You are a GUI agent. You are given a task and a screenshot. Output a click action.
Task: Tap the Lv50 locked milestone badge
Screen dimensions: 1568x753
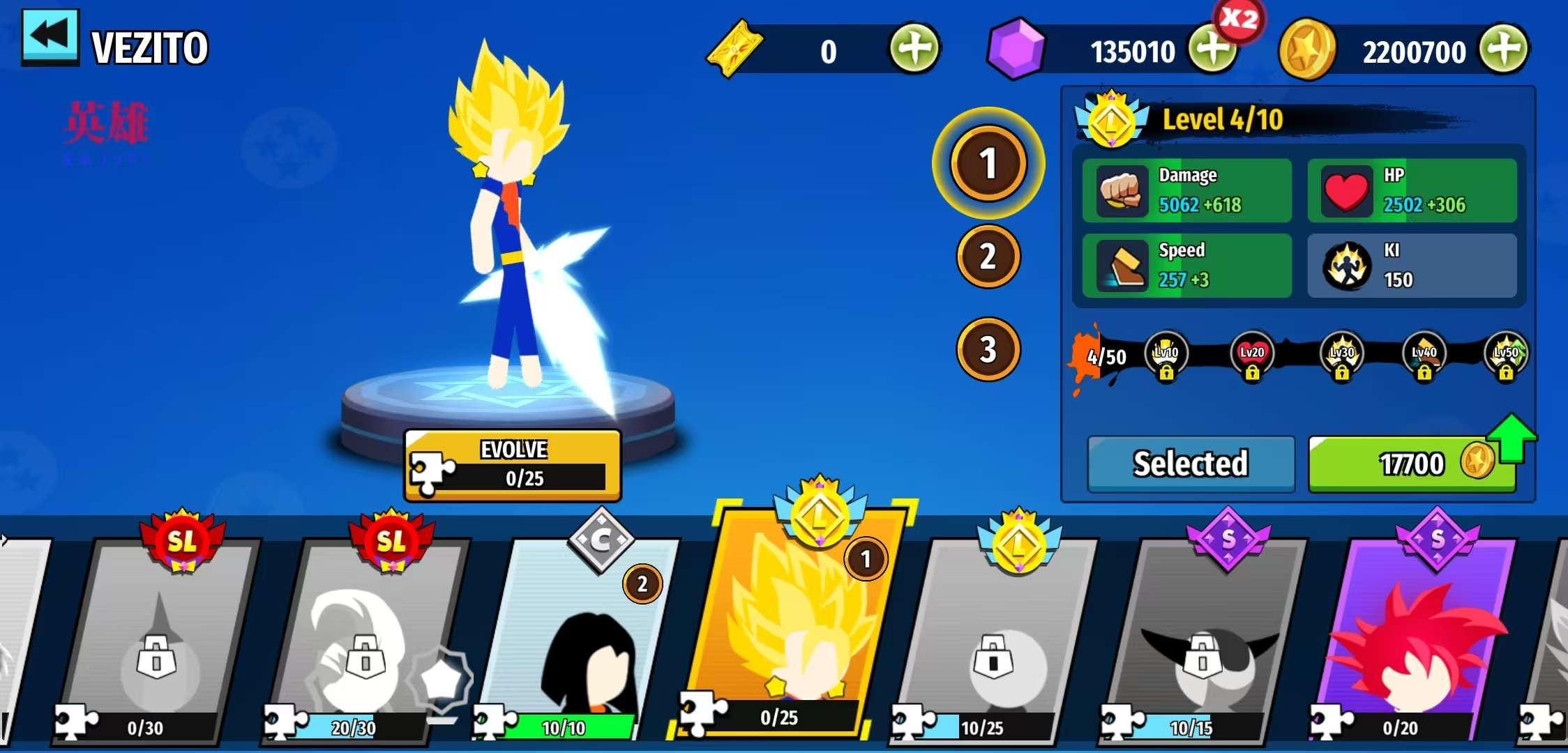tap(1506, 356)
